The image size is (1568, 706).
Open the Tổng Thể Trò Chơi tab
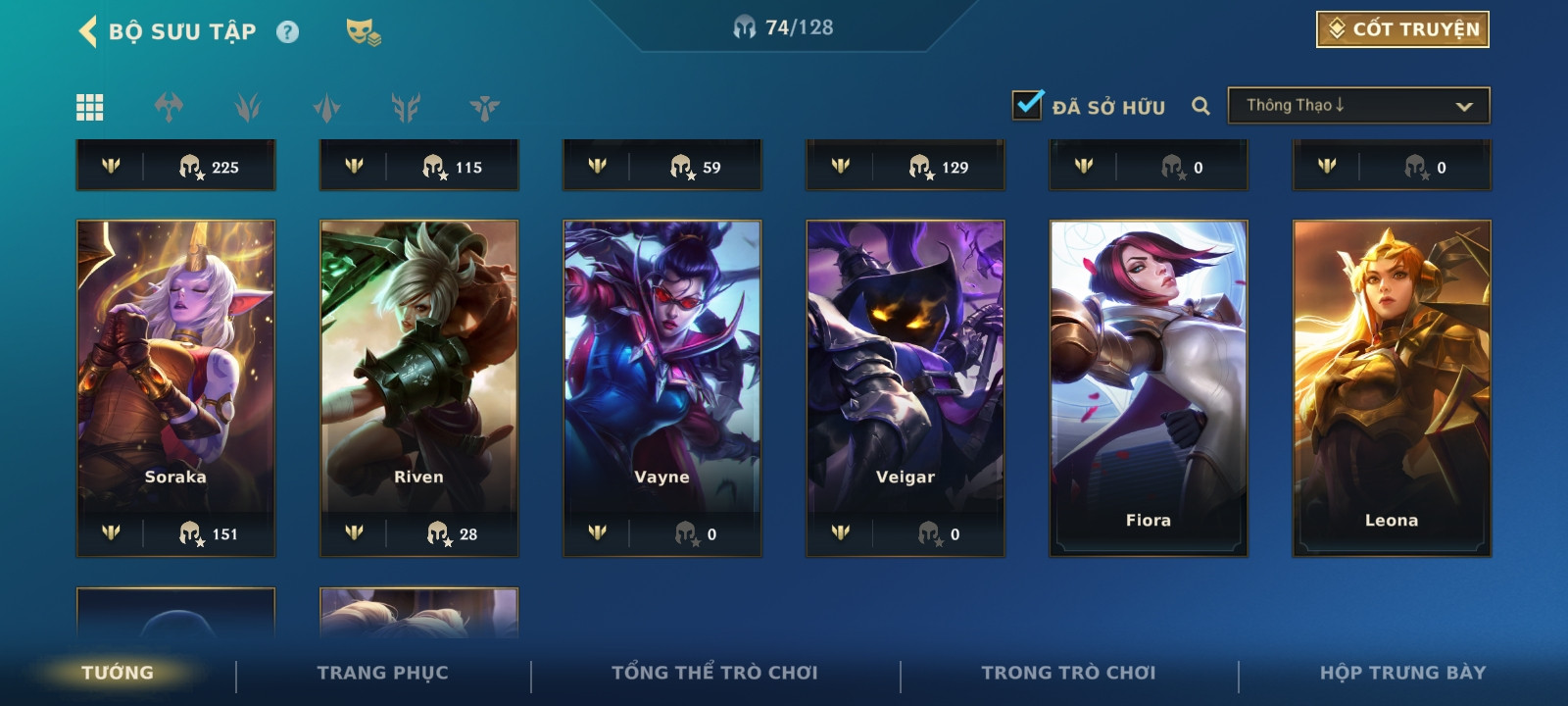click(714, 673)
